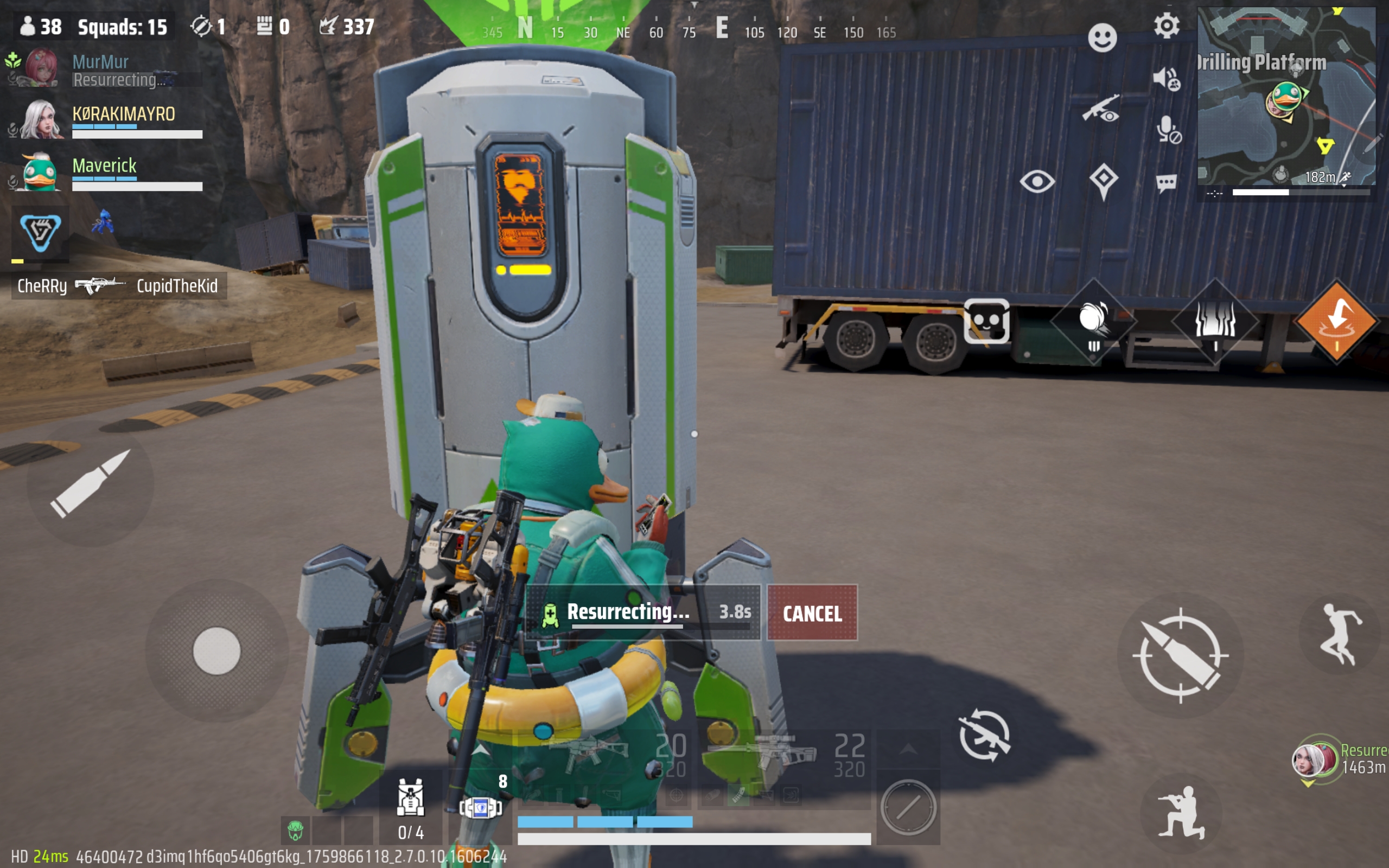Tap the crosshair bullet fire button
This screenshot has width=1389, height=868.
(1180, 655)
